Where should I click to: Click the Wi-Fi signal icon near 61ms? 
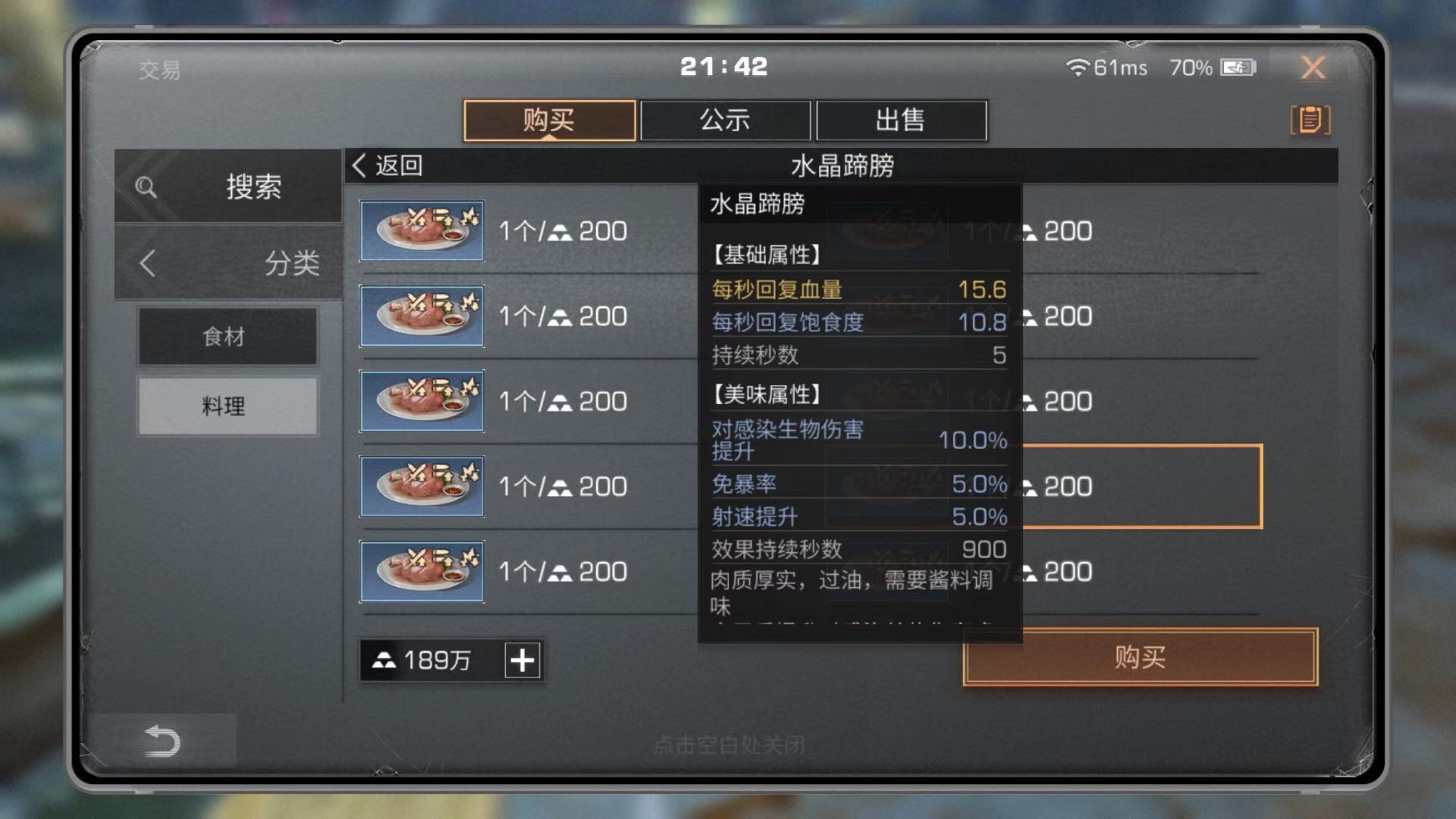1076,68
